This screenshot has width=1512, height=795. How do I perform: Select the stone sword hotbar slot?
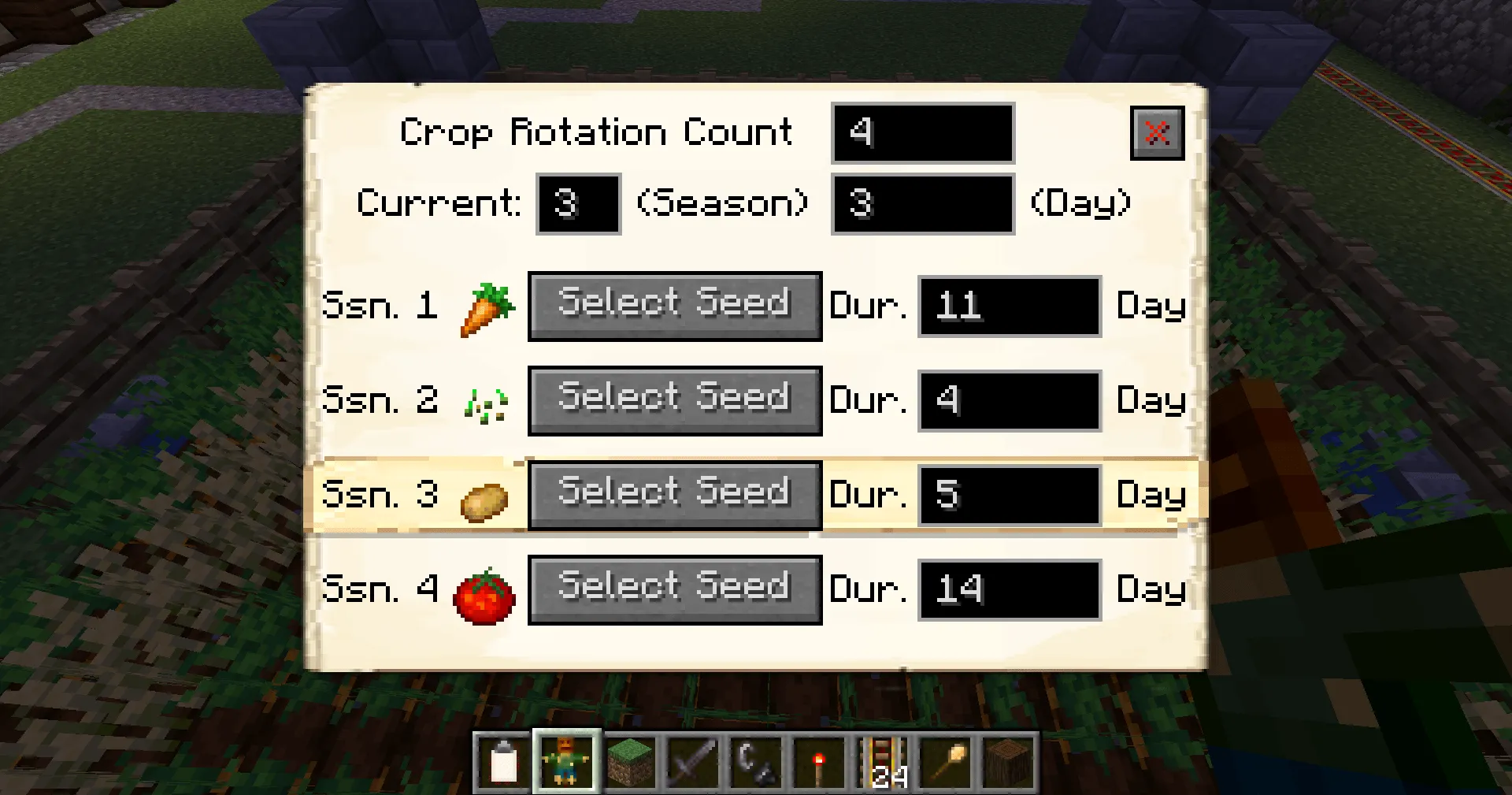click(x=693, y=761)
